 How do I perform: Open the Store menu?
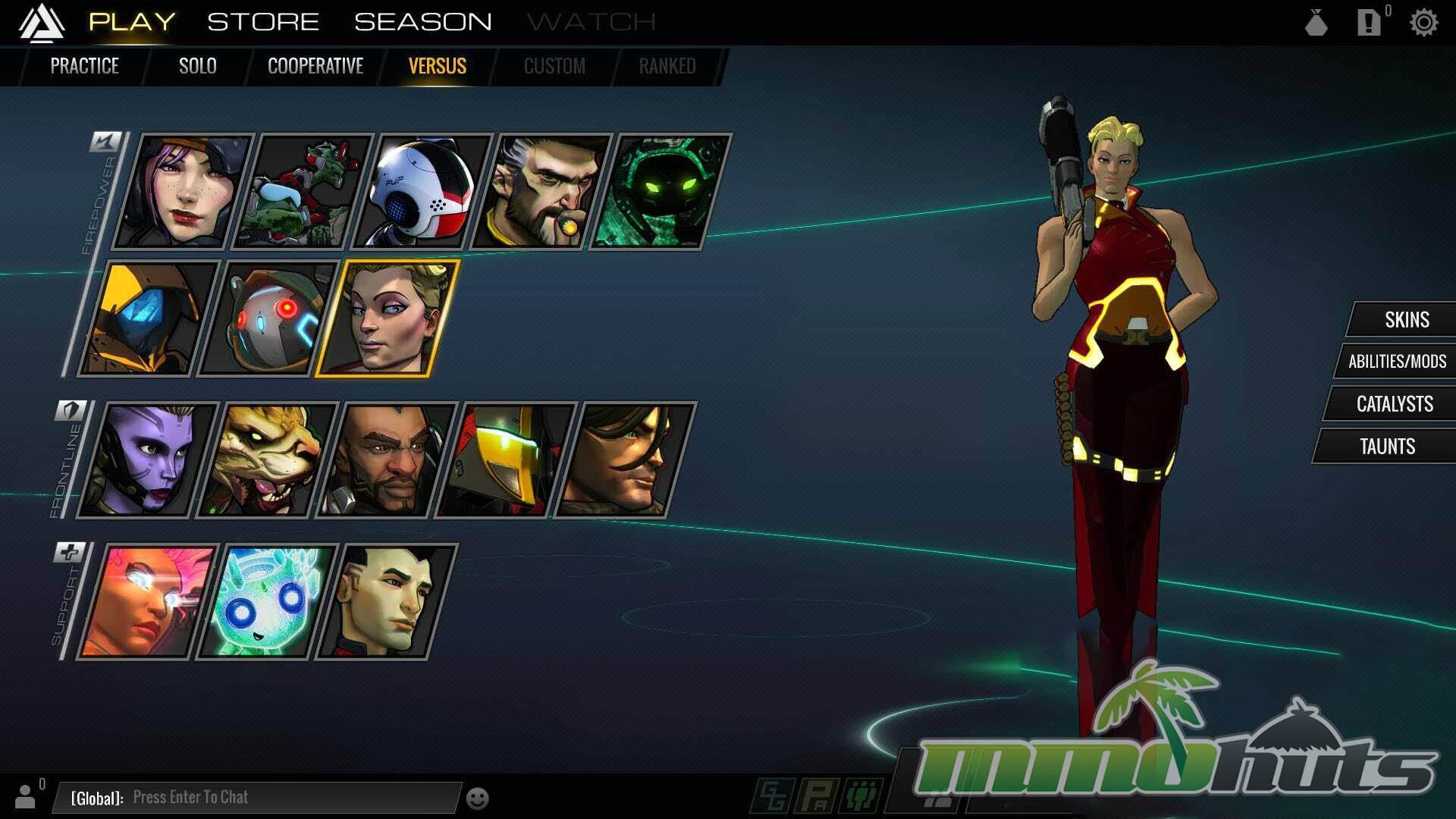(x=263, y=22)
